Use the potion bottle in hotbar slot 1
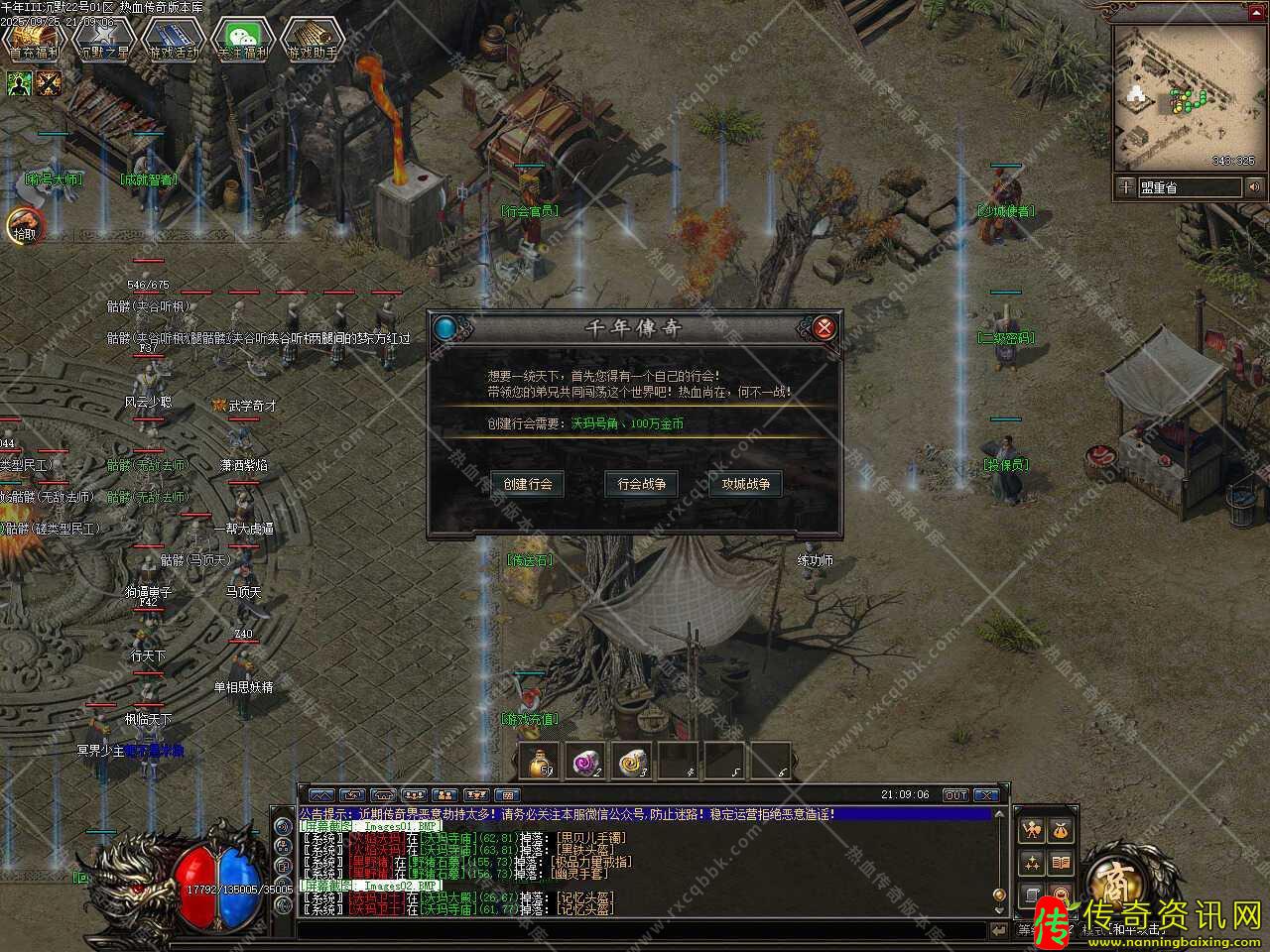The image size is (1270, 952). click(539, 761)
